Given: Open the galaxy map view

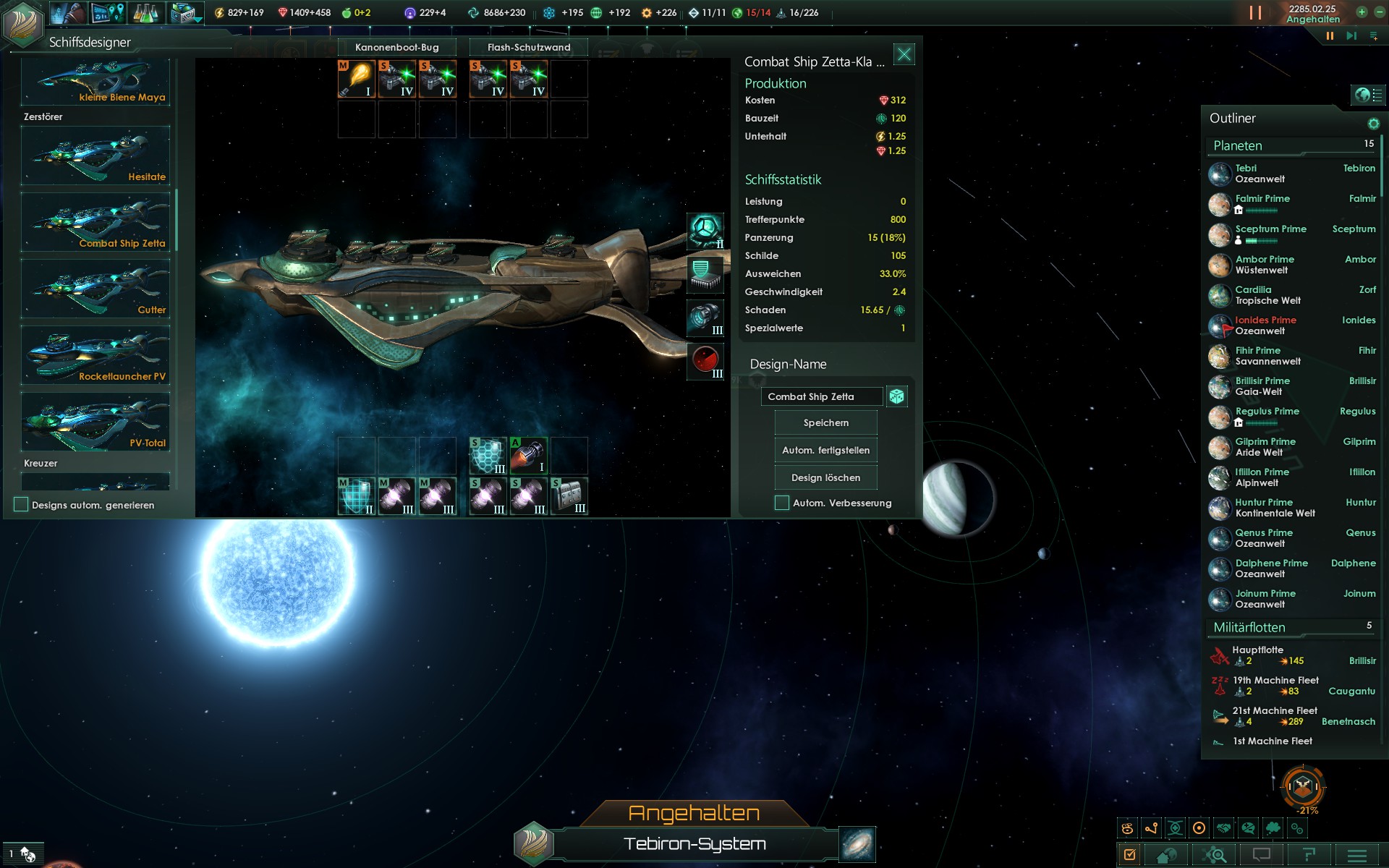Looking at the screenshot, I should click(x=858, y=844).
